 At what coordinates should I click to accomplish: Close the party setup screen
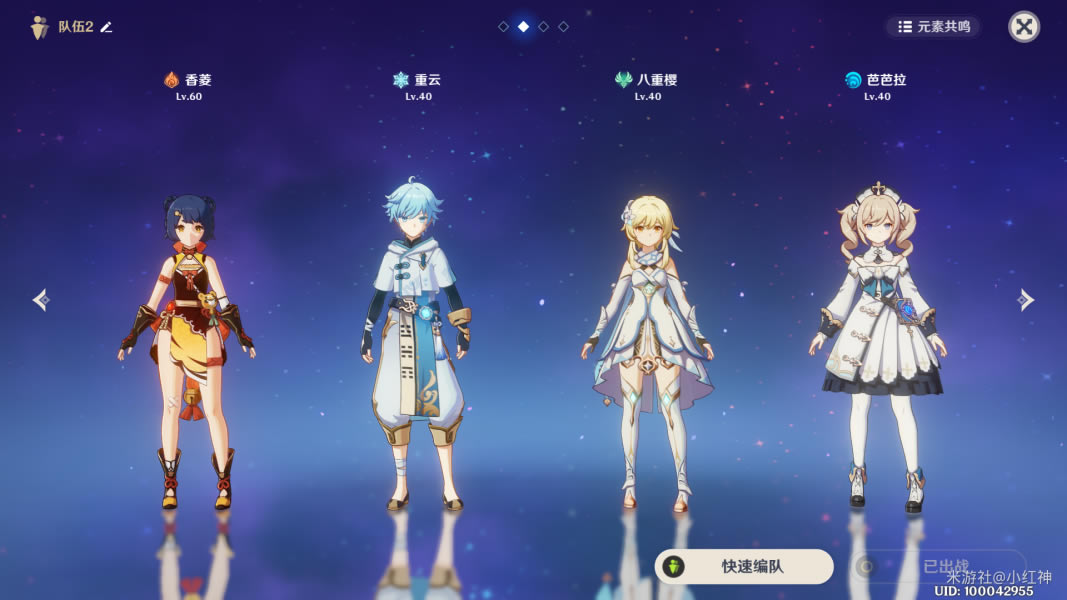tap(1023, 27)
